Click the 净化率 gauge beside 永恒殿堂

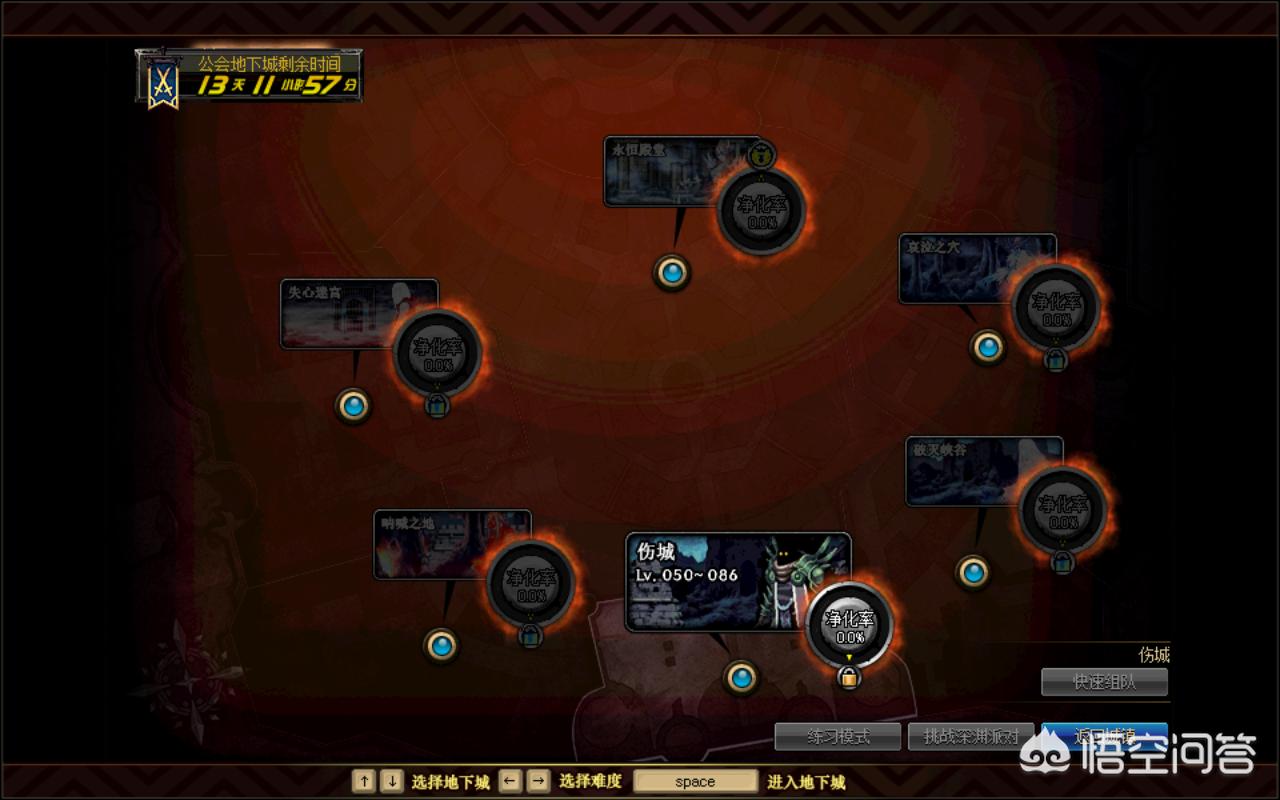coord(762,211)
